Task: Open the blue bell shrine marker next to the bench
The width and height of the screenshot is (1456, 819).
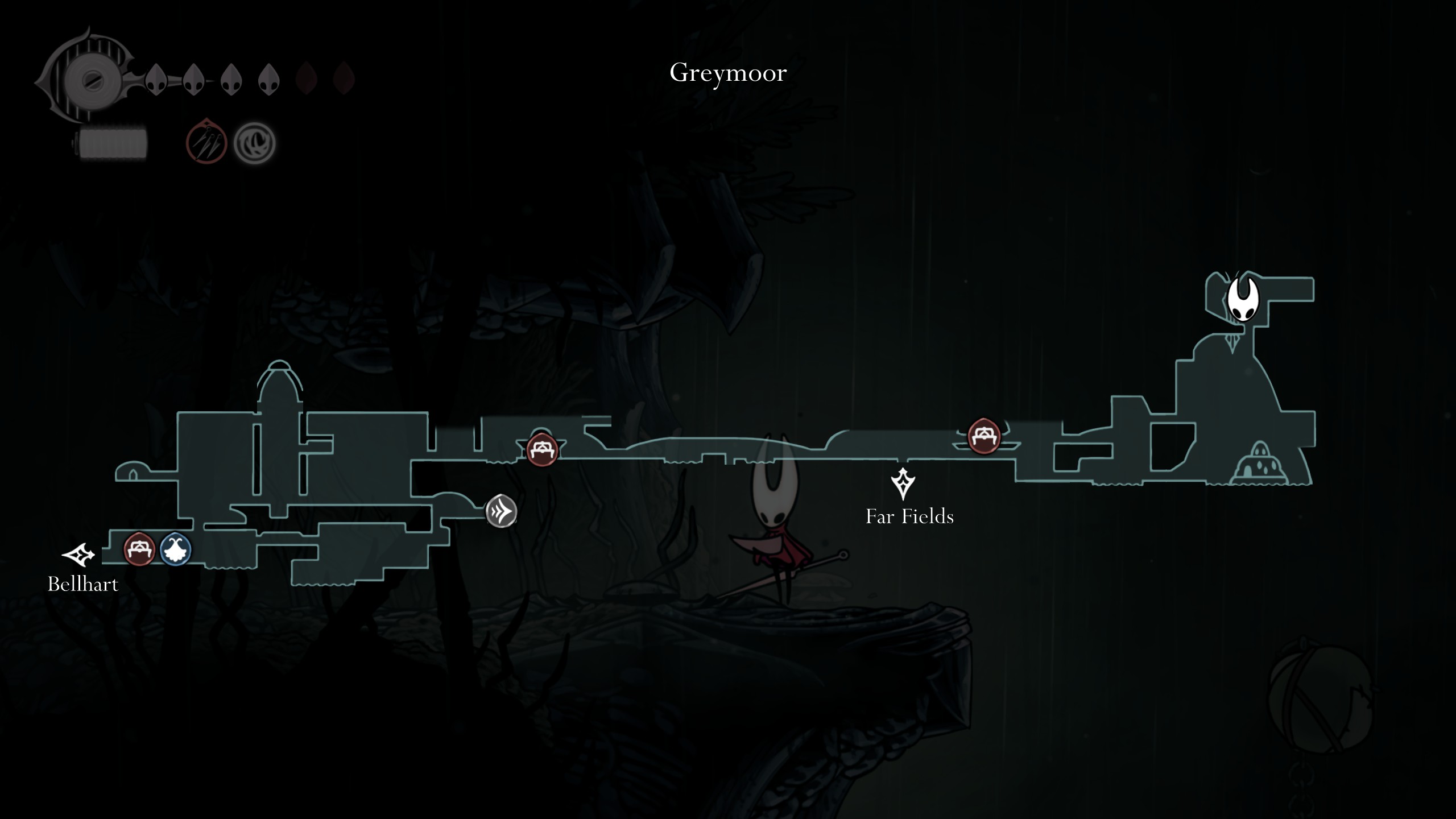Action: click(x=175, y=549)
